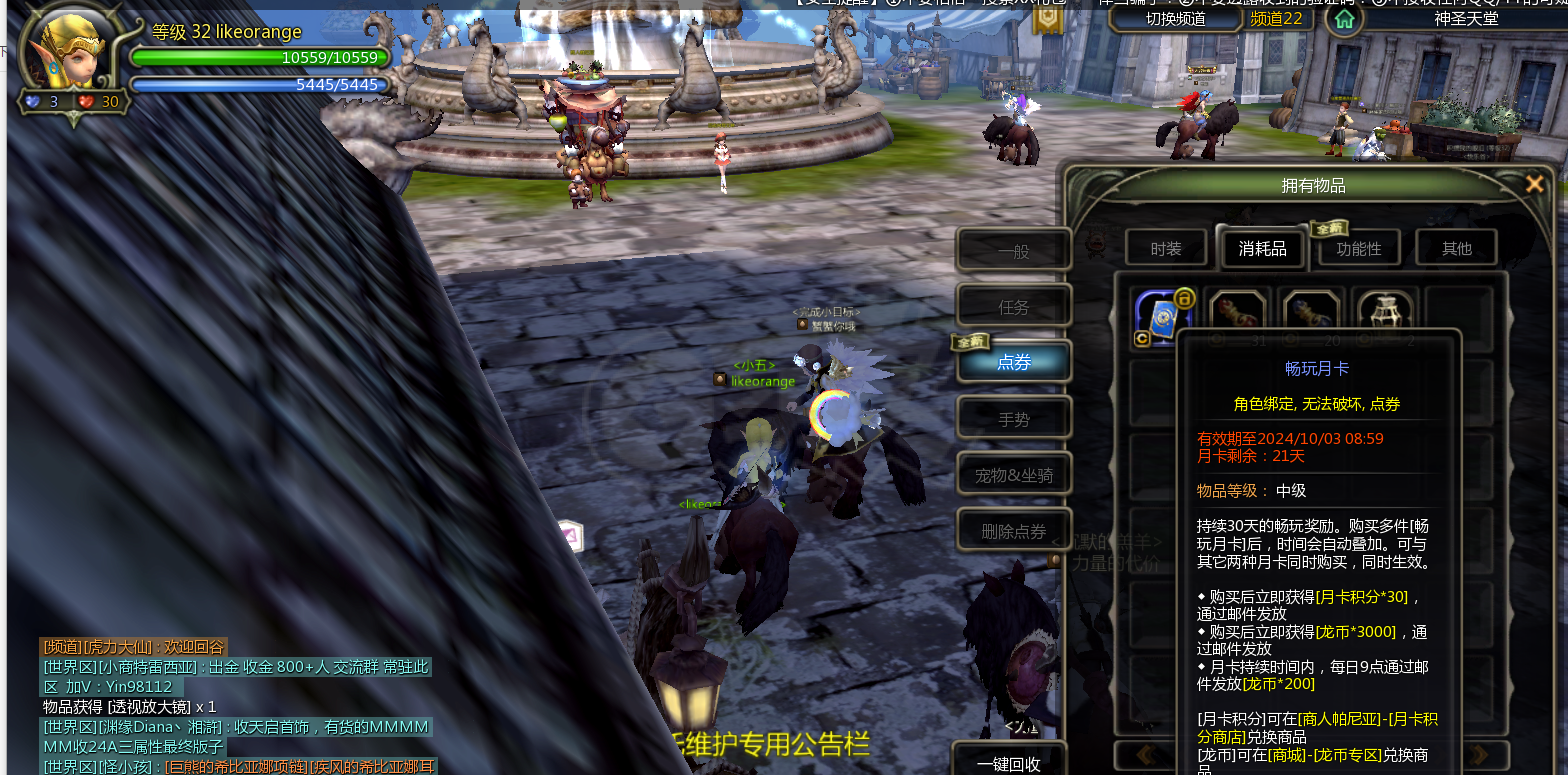Show the 宠物&坐骑 category
Image resolution: width=1568 pixels, height=775 pixels.
1013,475
